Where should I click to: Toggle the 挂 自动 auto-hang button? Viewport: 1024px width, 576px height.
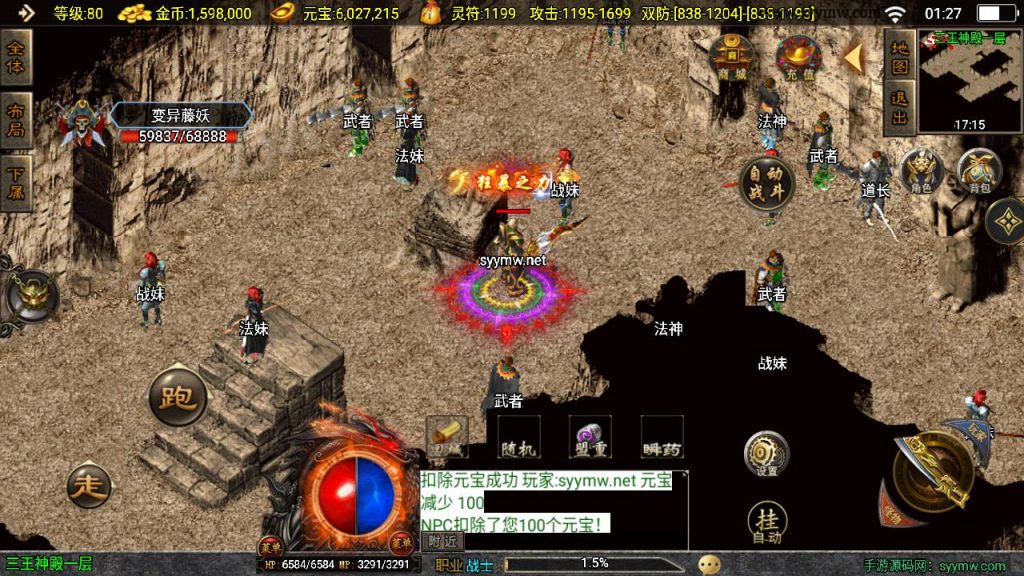coord(766,524)
